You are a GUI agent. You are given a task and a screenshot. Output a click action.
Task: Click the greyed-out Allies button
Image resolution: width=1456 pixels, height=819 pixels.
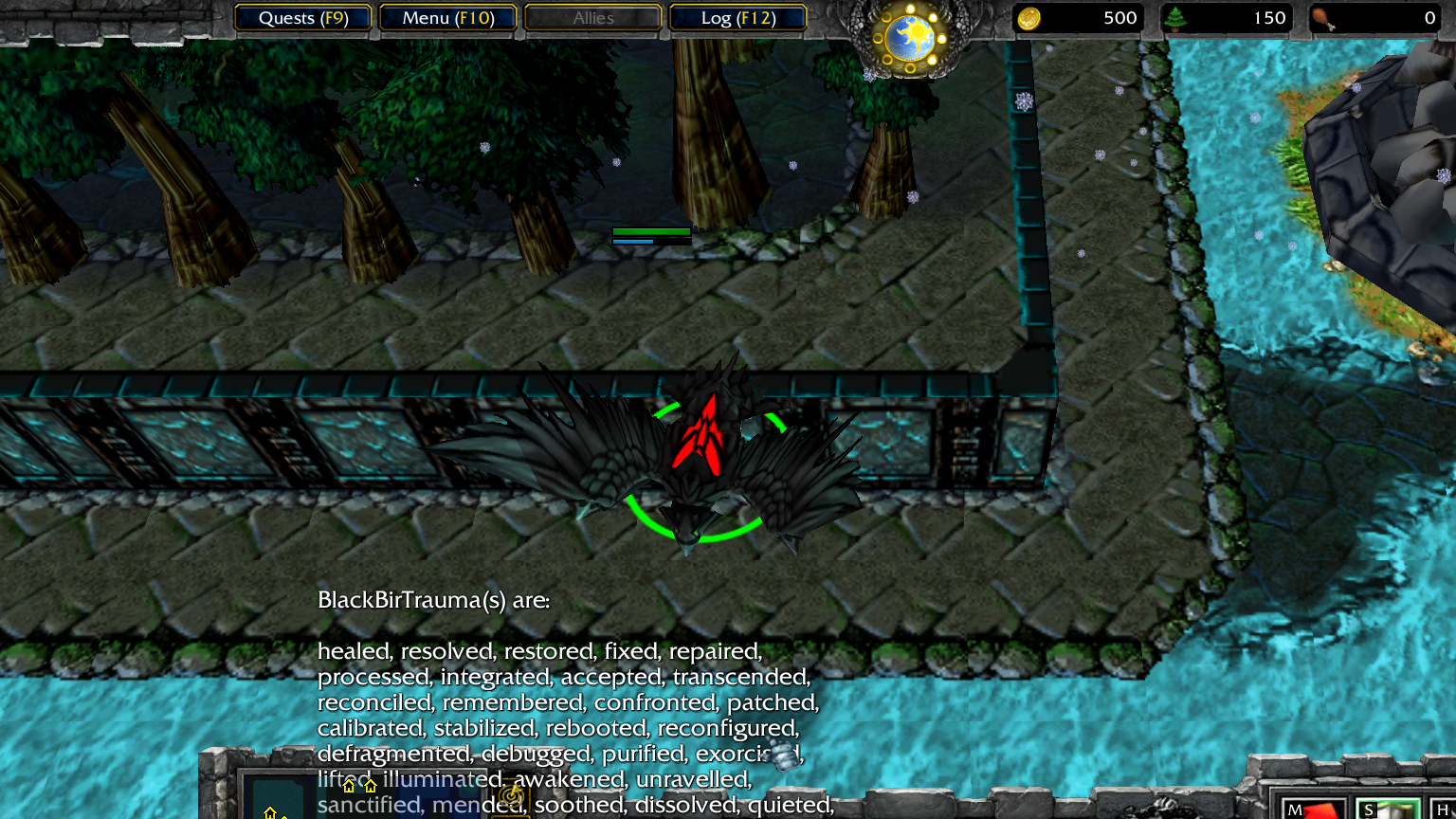tap(593, 18)
